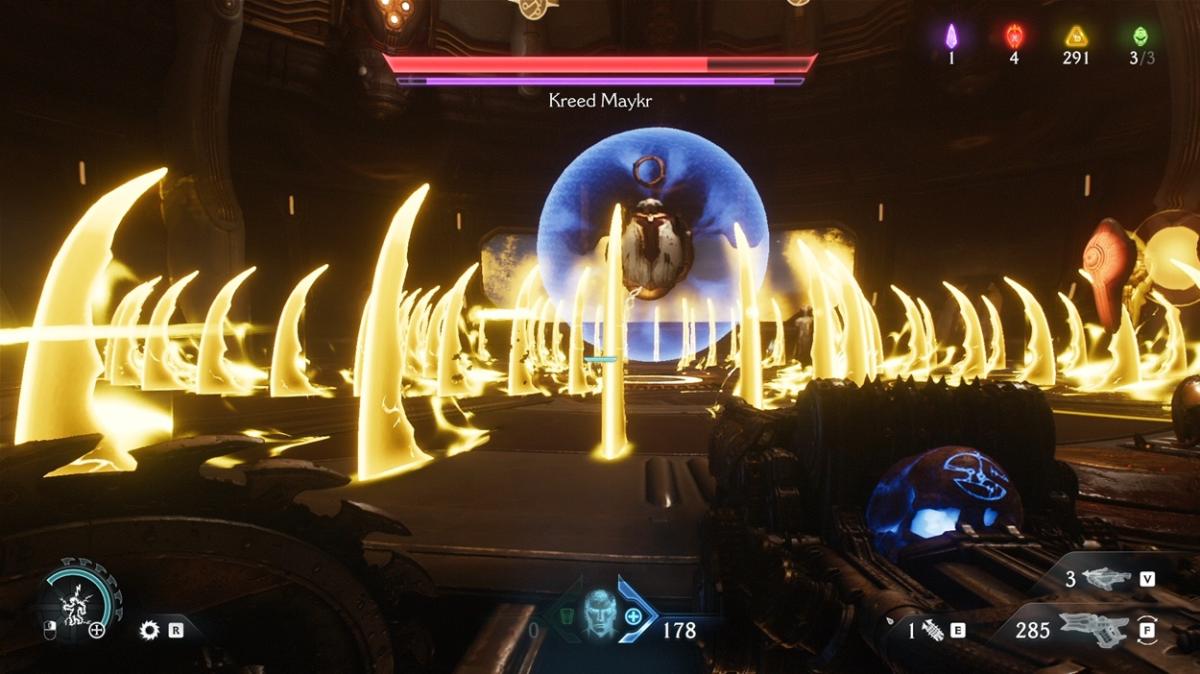This screenshot has height=674, width=1200.
Task: Click the blue health cross icon
Action: coord(633,615)
